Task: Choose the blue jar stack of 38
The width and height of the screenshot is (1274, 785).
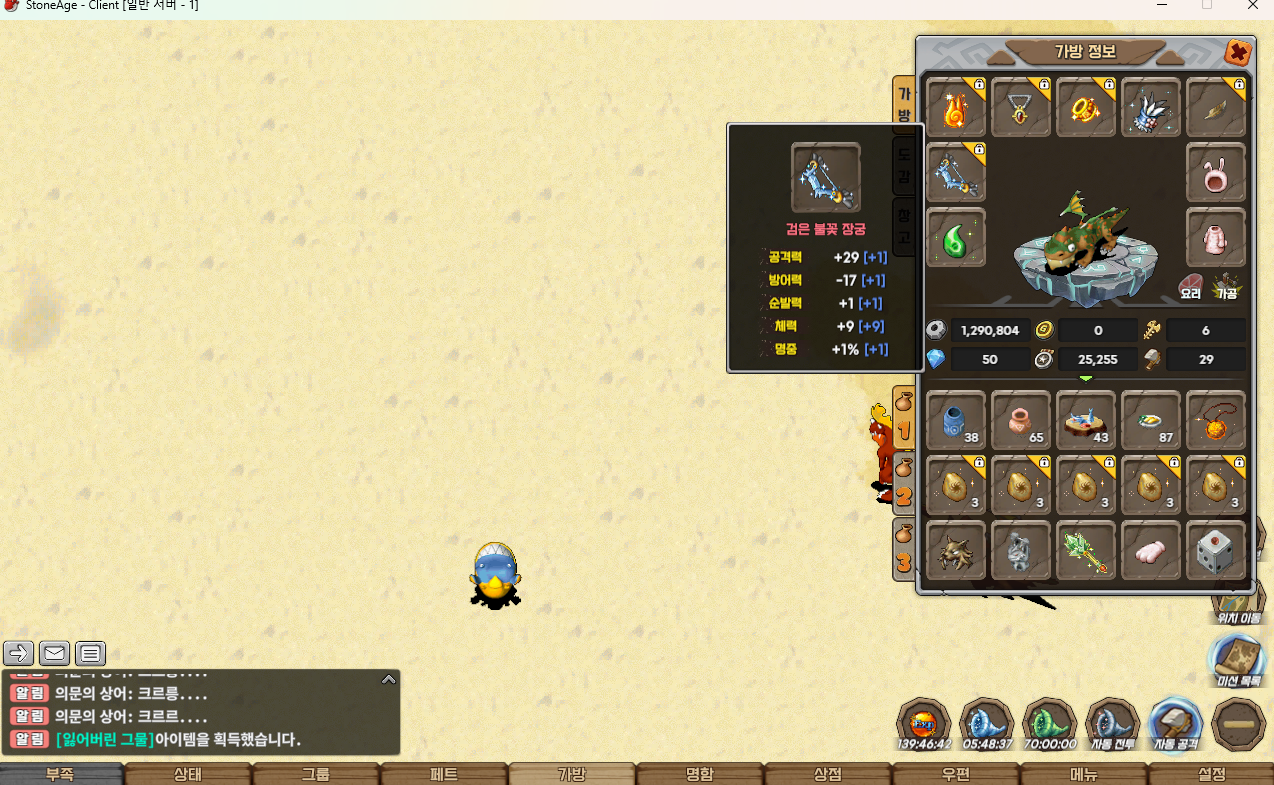Action: pyautogui.click(x=956, y=421)
